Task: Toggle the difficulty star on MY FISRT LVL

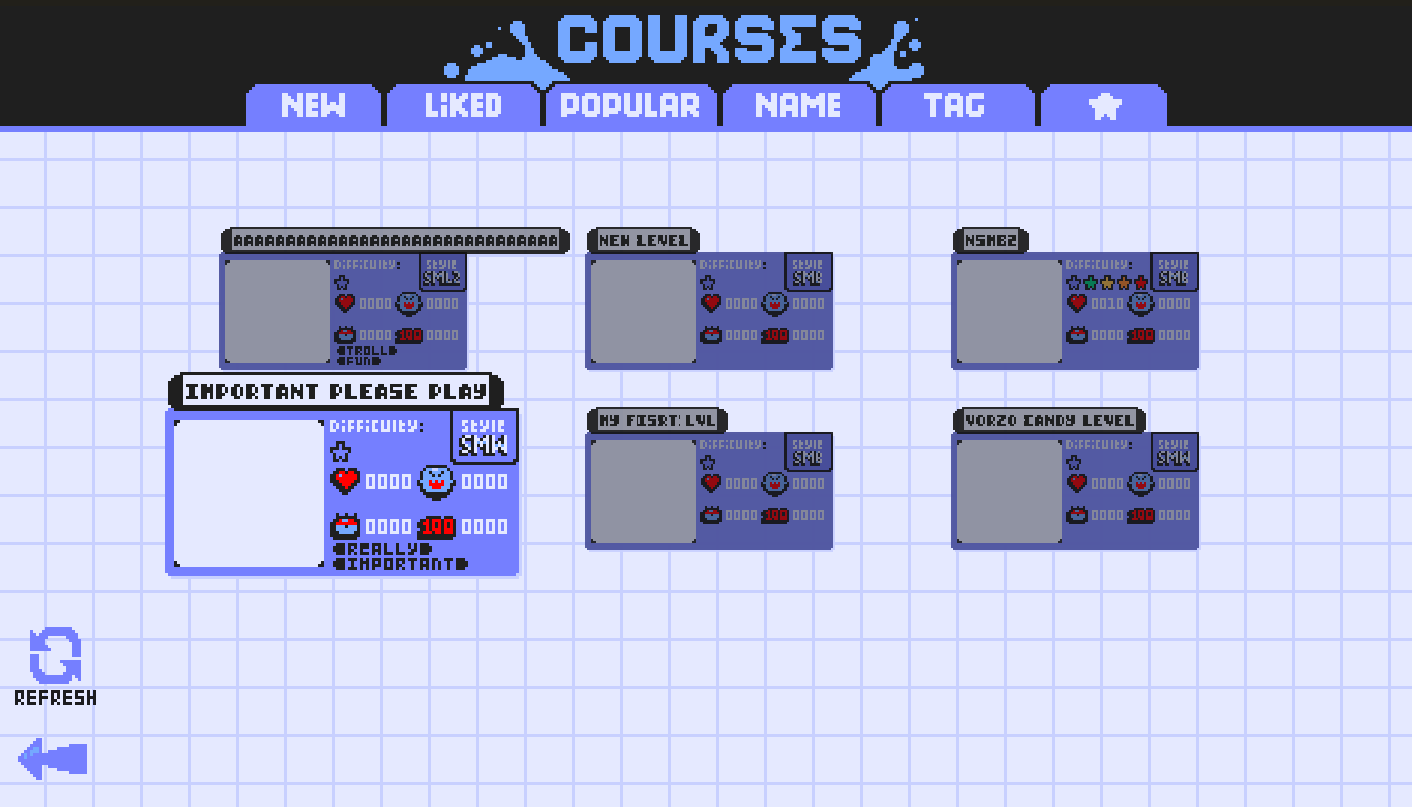Action: click(706, 463)
